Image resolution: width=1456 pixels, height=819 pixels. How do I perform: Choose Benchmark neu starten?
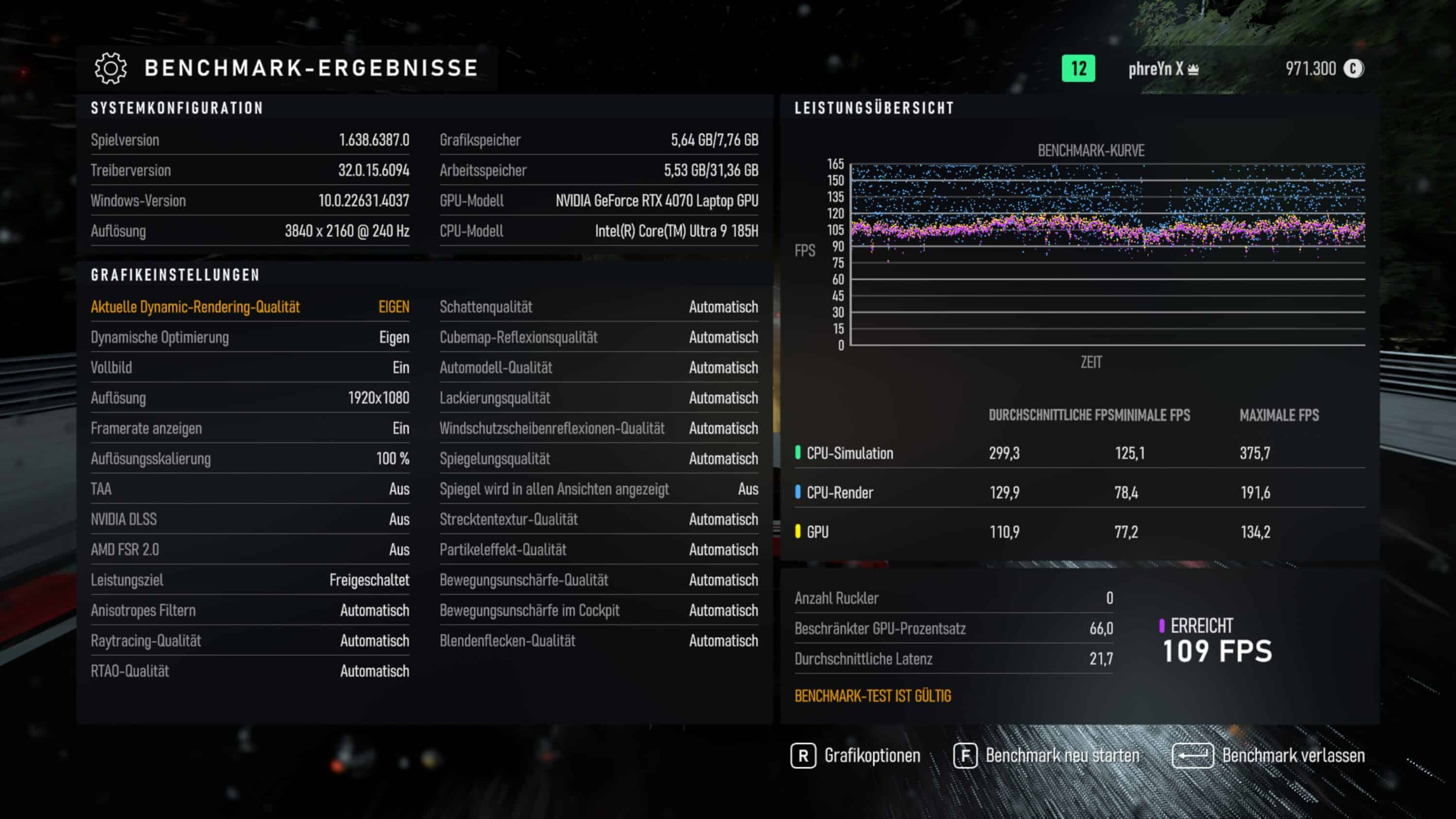1047,756
